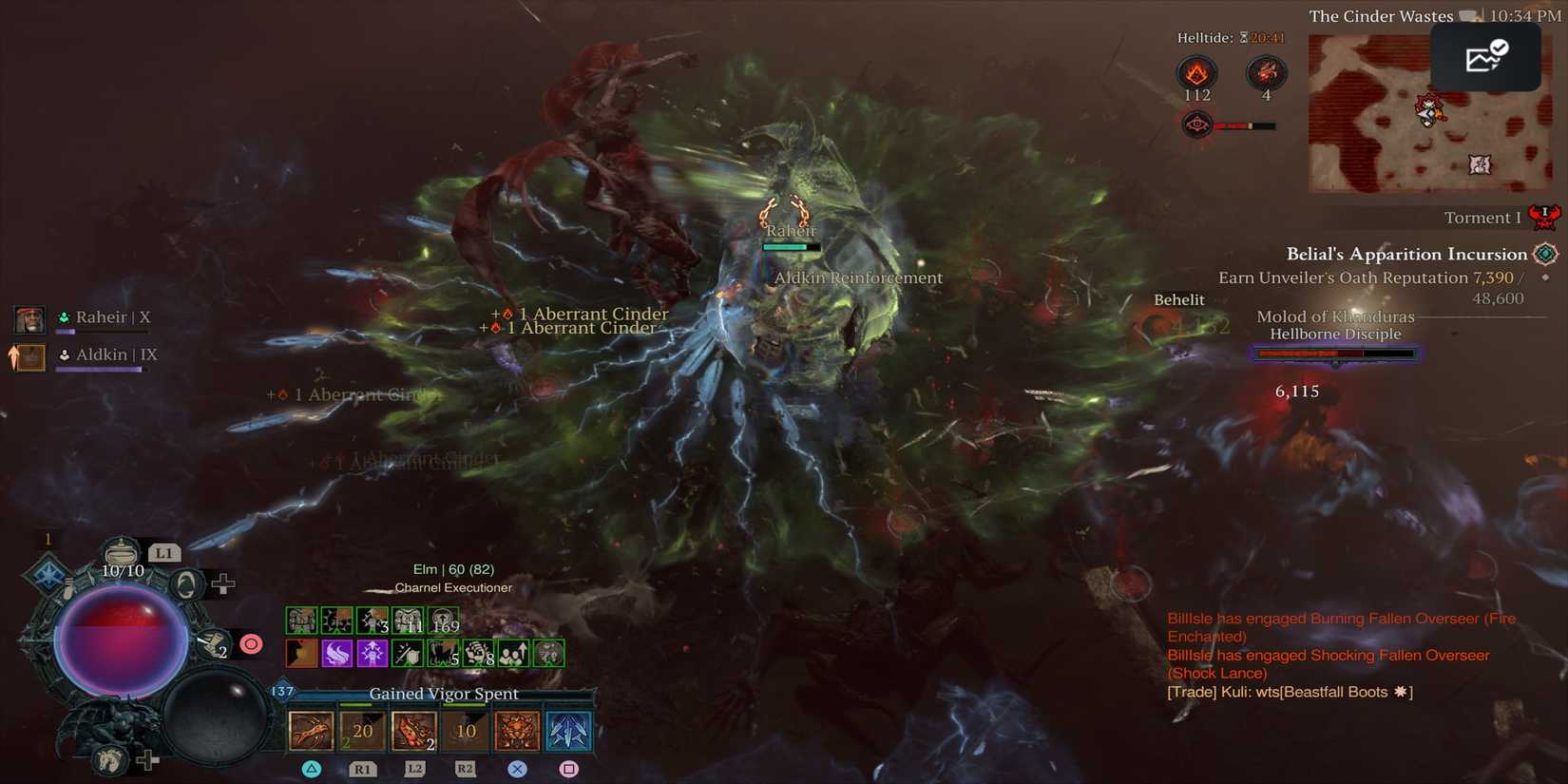Click the Torment I difficulty skull icon
This screenshot has width=1568, height=784.
1543,217
